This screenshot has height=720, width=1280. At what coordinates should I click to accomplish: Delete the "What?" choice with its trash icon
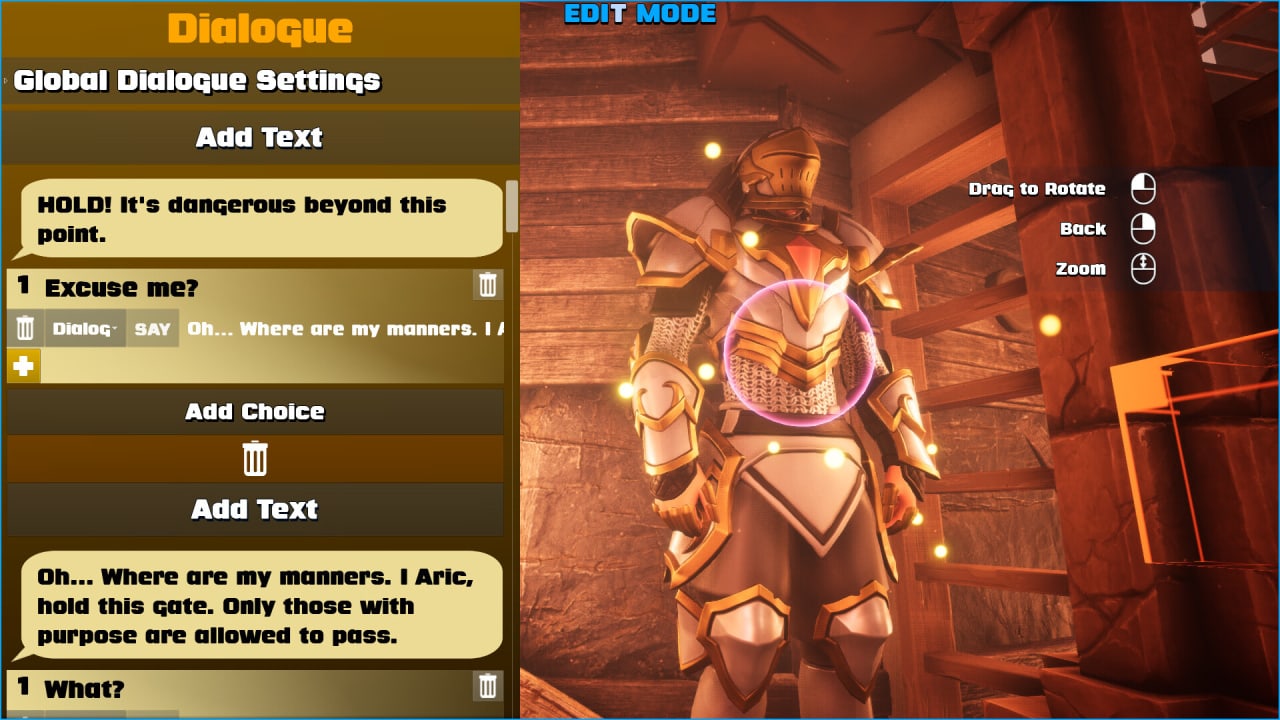click(488, 685)
